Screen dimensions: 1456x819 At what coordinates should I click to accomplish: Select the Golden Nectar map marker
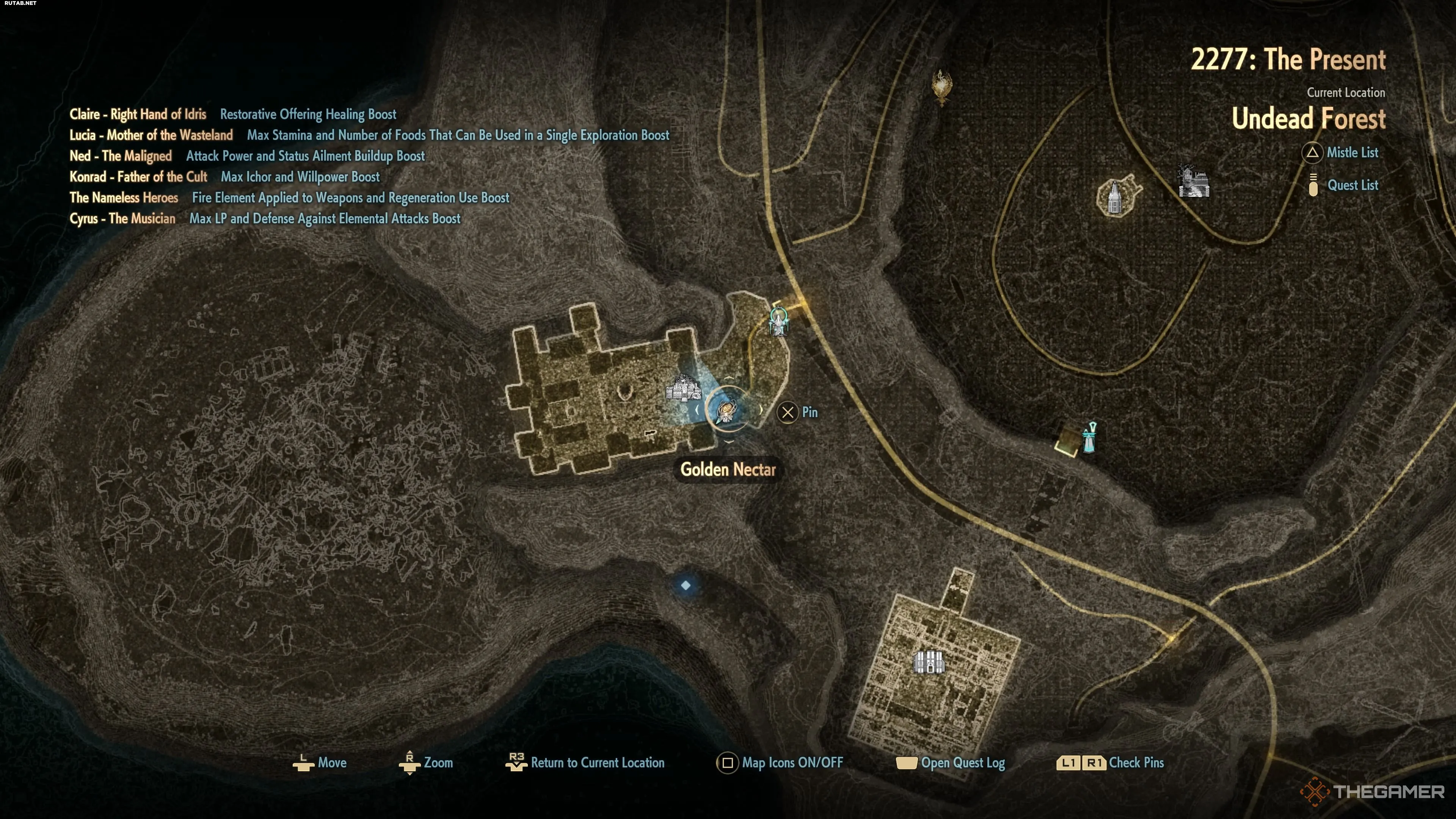tap(728, 411)
